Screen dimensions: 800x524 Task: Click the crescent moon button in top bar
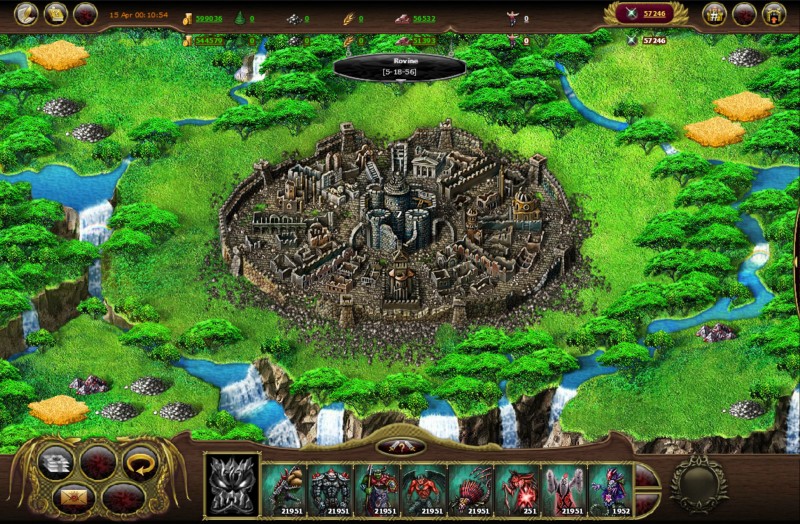(26, 13)
